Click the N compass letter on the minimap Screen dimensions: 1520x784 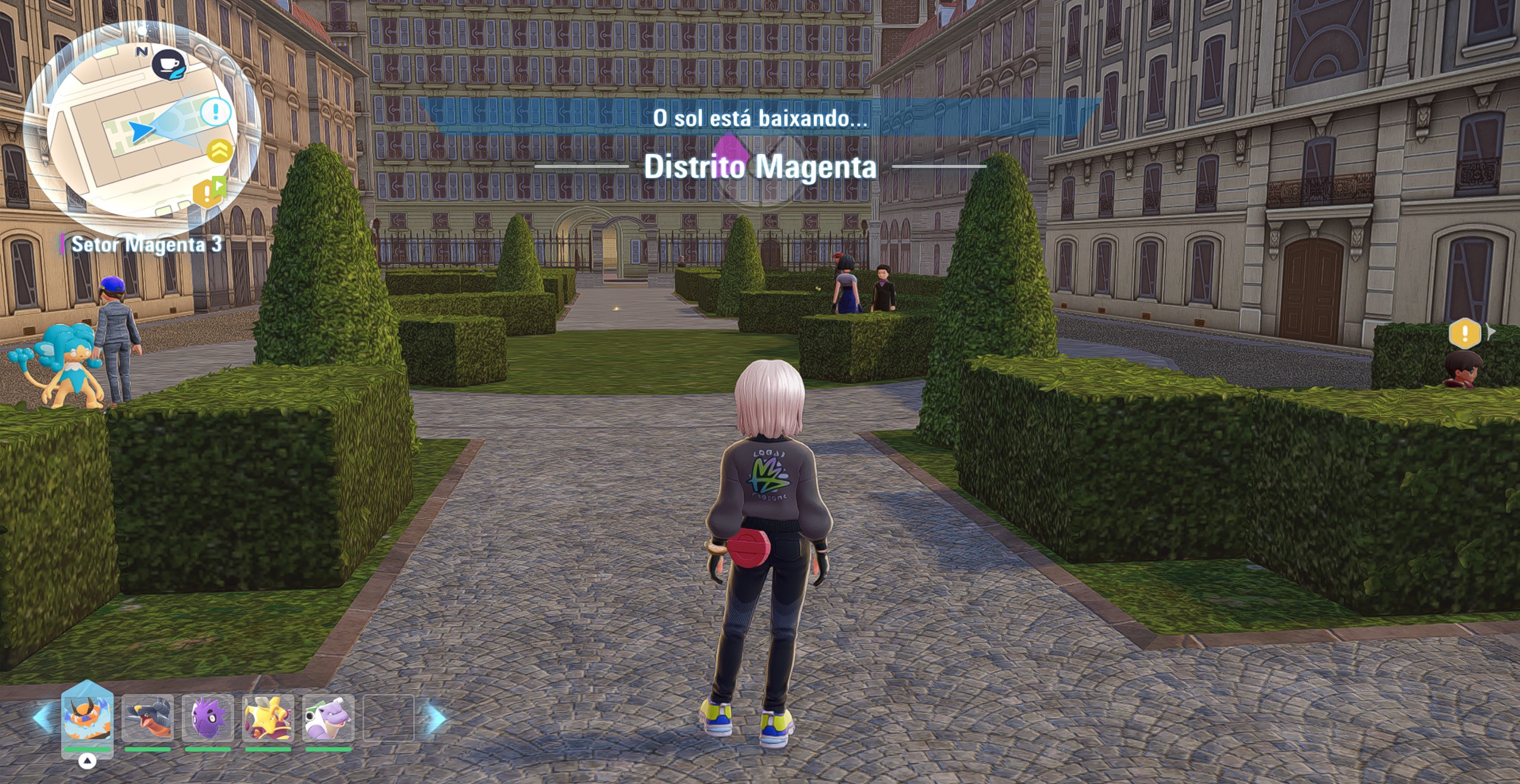pos(142,52)
